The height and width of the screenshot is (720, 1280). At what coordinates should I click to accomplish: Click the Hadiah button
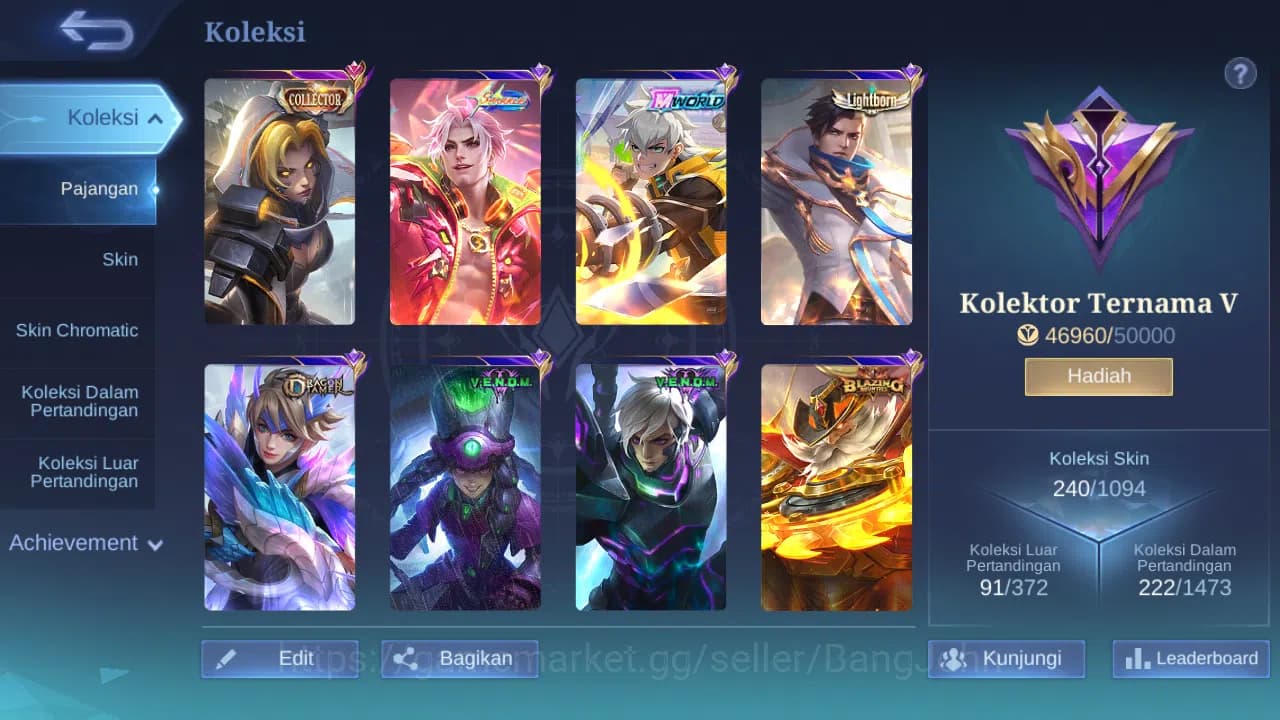click(x=1098, y=376)
